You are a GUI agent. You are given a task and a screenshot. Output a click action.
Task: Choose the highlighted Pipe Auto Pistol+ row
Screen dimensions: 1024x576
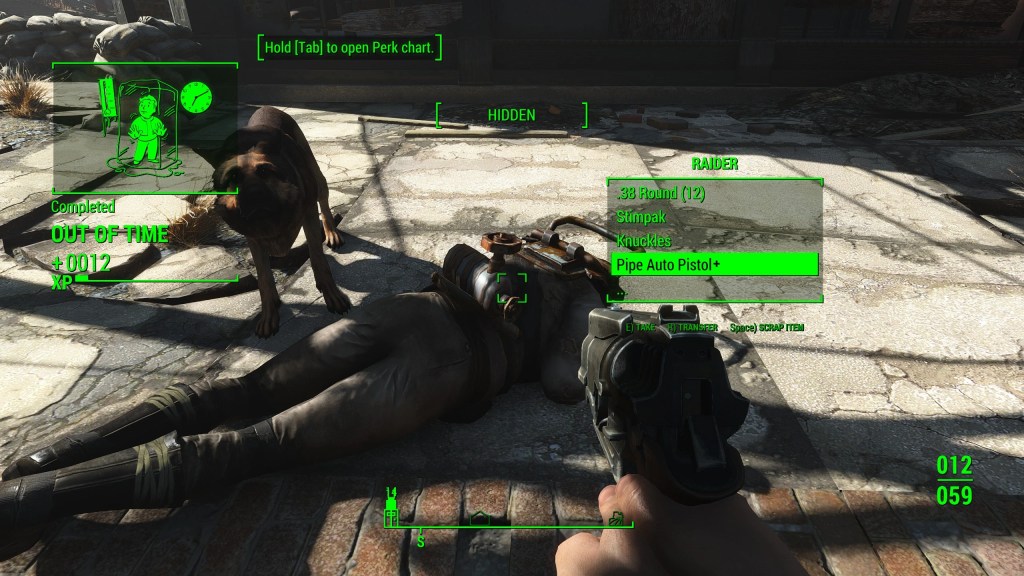coord(714,265)
